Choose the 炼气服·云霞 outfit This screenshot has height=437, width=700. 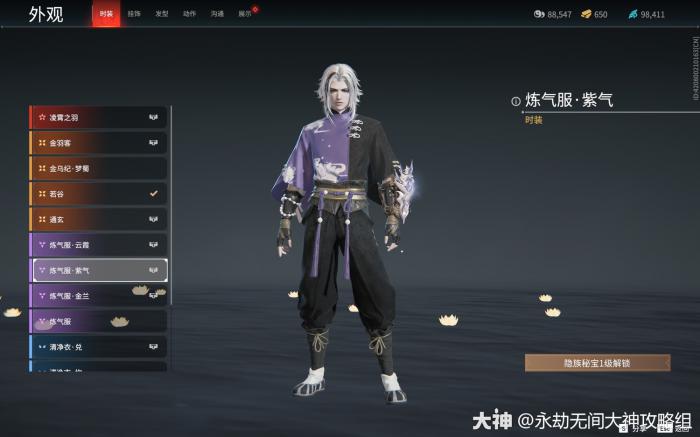[98, 244]
